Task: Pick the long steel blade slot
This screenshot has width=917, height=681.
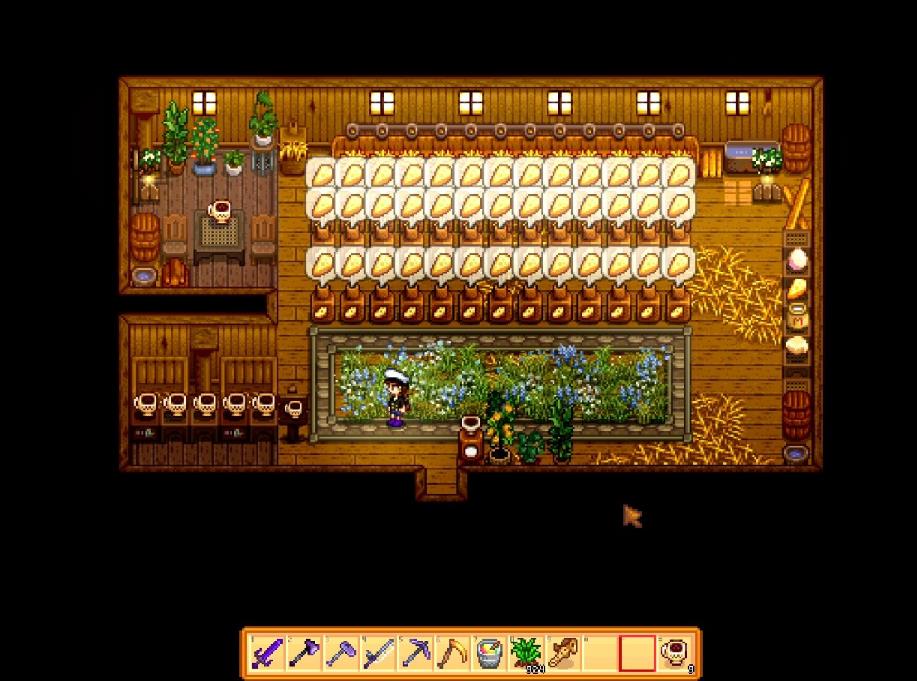Action: pyautogui.click(x=377, y=653)
